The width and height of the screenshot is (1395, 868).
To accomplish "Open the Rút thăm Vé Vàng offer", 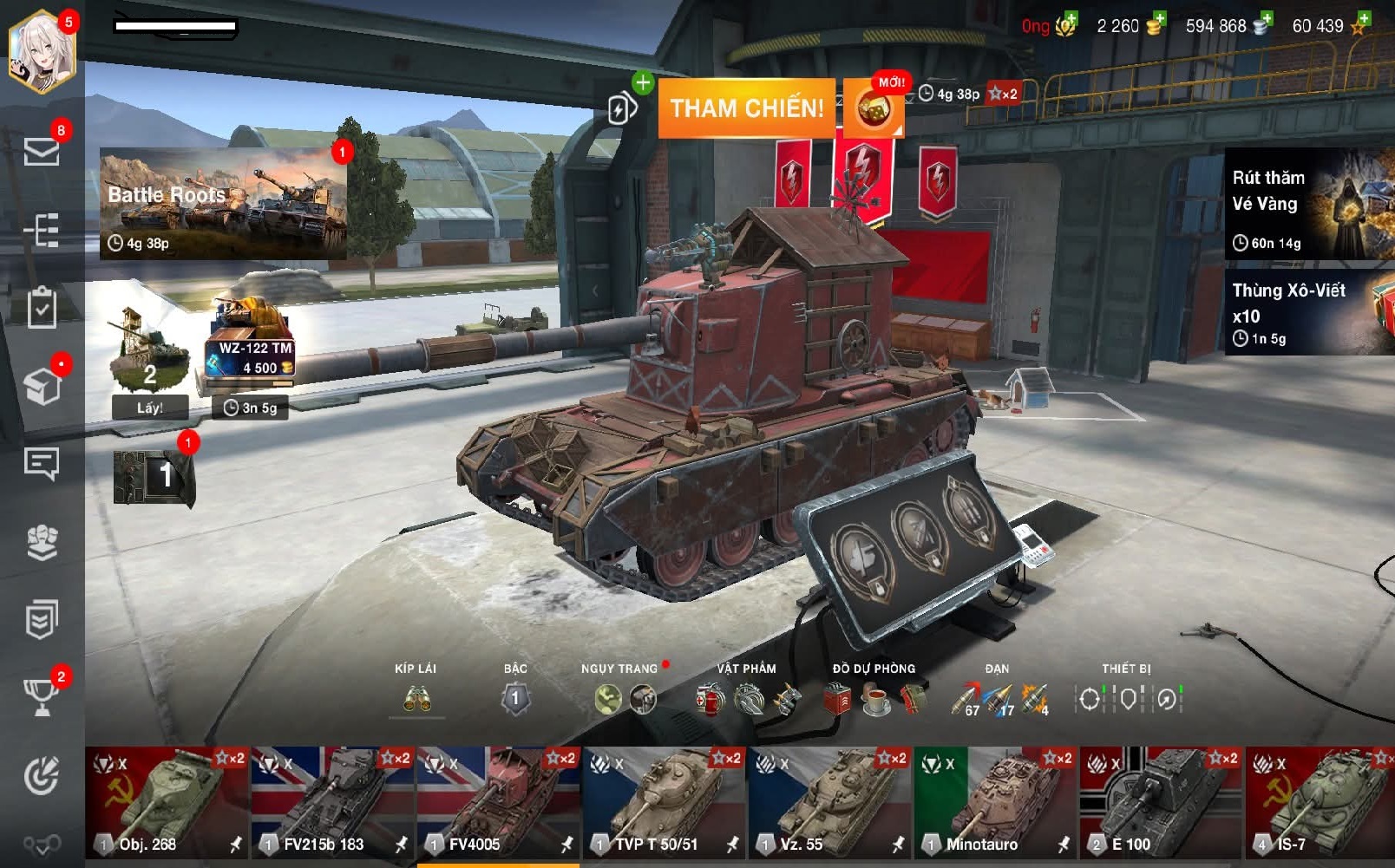I will pyautogui.click(x=1308, y=204).
